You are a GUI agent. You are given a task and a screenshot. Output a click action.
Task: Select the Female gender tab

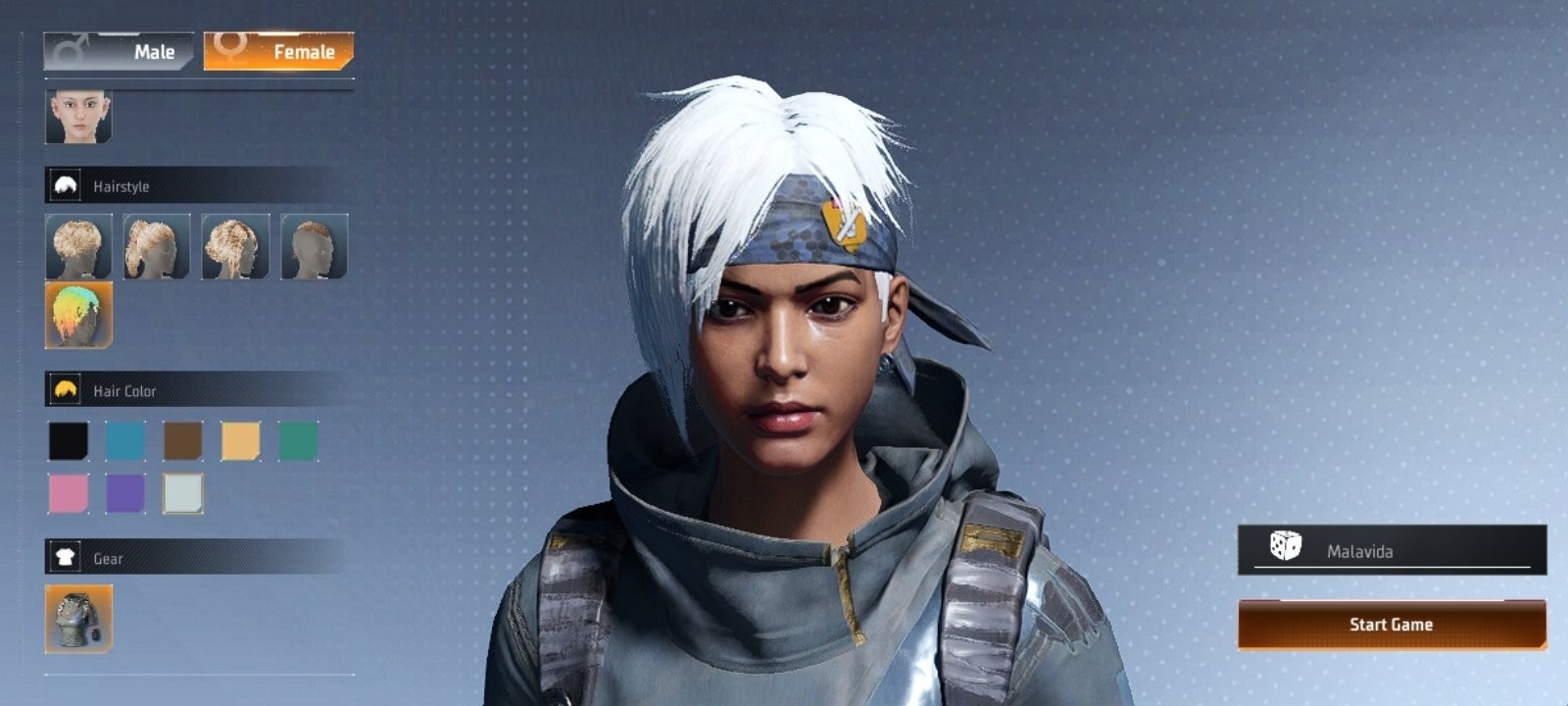click(279, 51)
